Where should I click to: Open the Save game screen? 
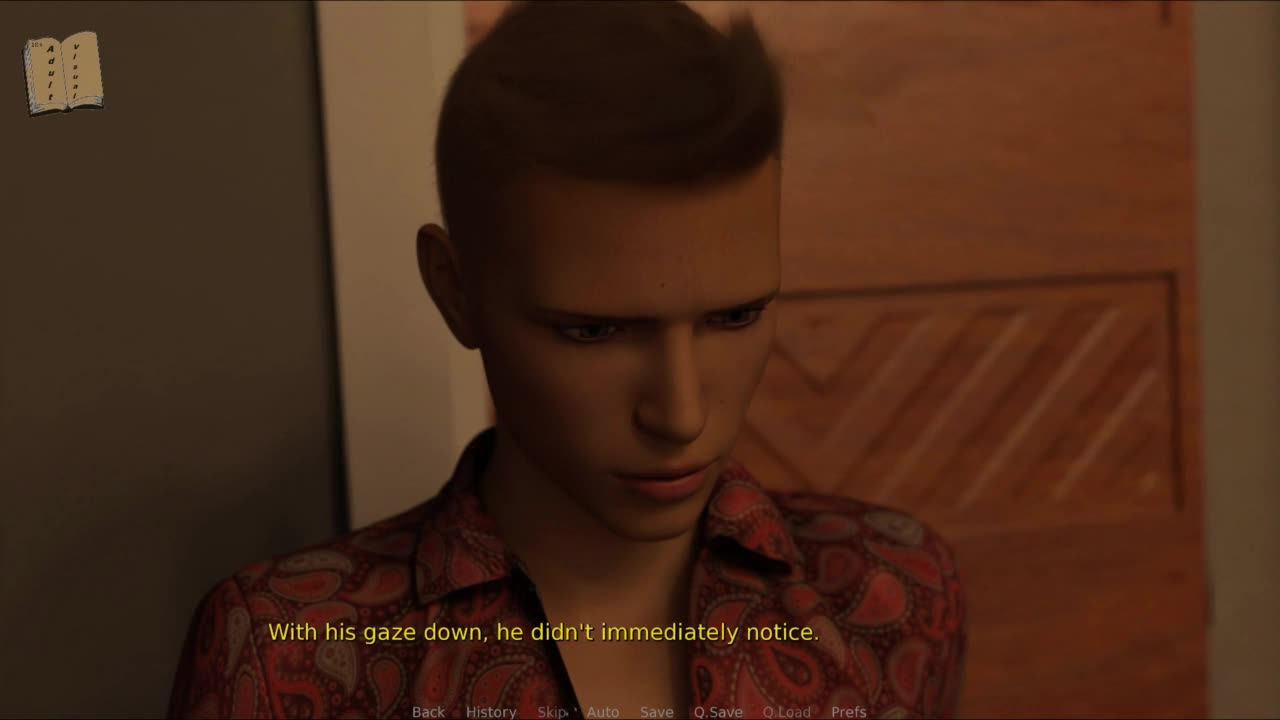pyautogui.click(x=657, y=712)
